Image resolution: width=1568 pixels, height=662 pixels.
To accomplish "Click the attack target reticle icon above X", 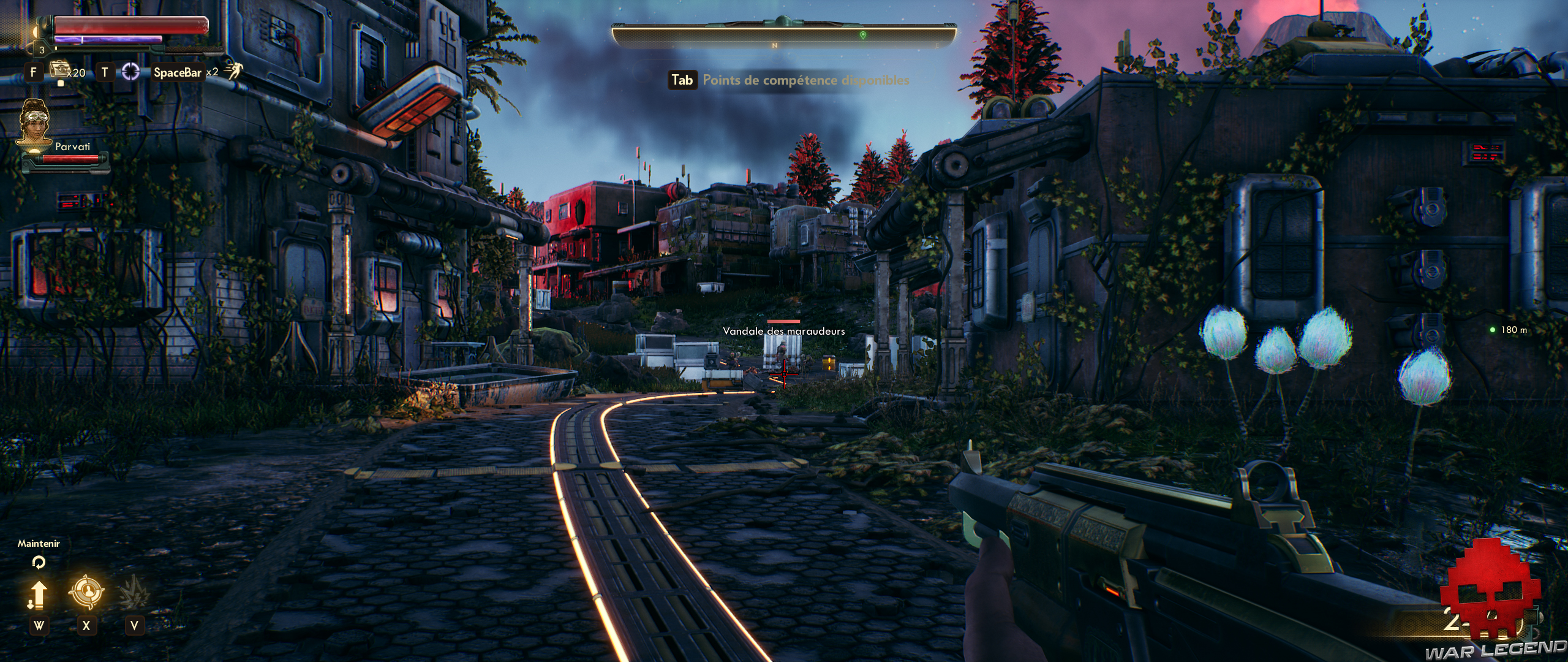I will [87, 591].
